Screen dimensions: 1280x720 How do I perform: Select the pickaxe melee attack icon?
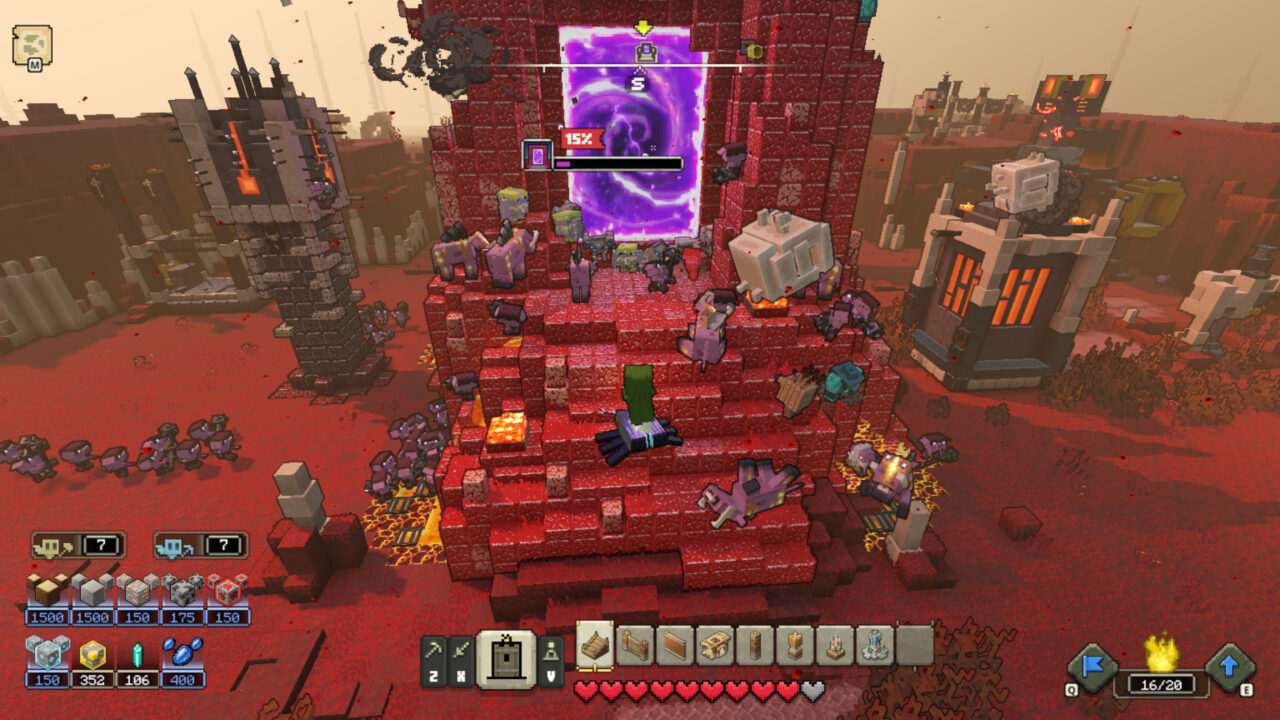tap(434, 651)
